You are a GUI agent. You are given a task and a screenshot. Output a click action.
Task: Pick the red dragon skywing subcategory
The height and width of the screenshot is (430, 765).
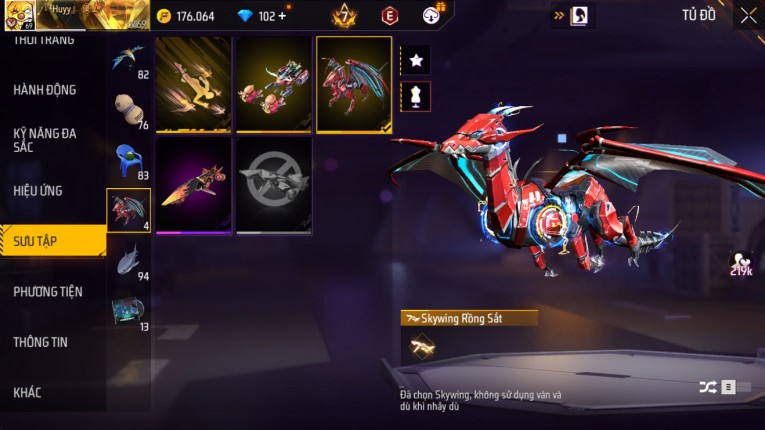pos(128,210)
